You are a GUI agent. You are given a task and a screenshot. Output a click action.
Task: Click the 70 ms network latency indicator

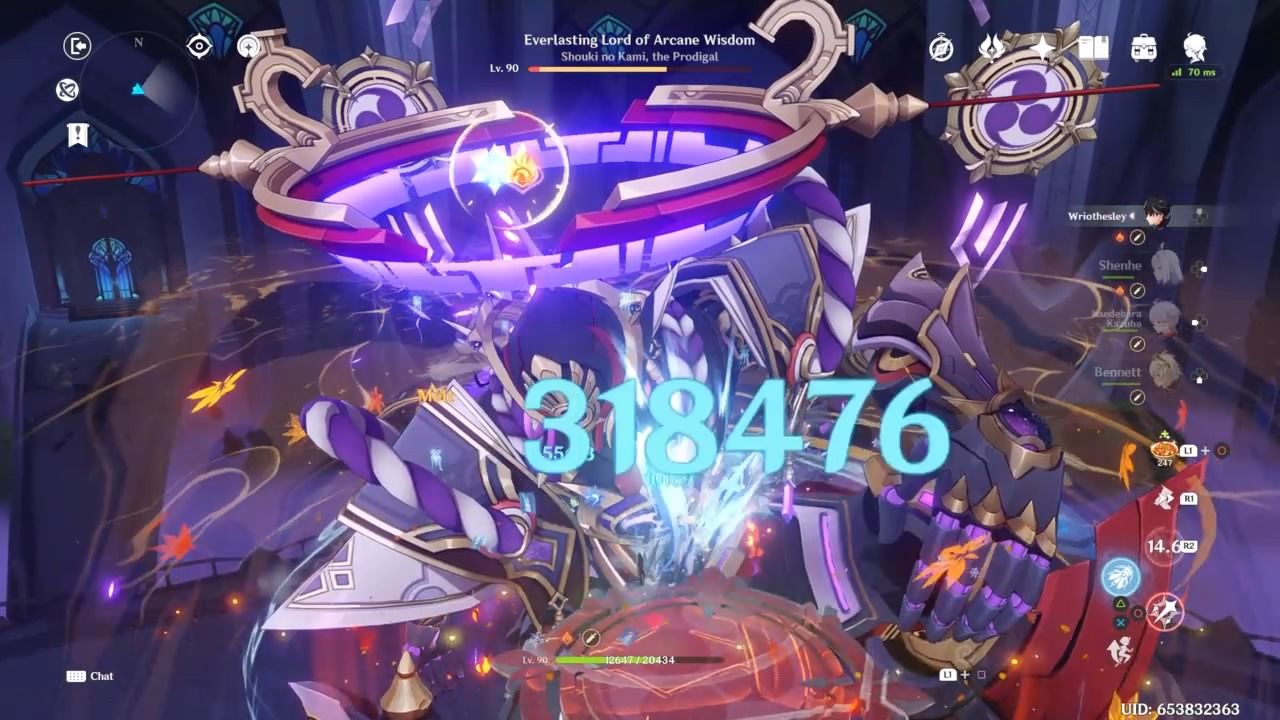click(x=1195, y=73)
